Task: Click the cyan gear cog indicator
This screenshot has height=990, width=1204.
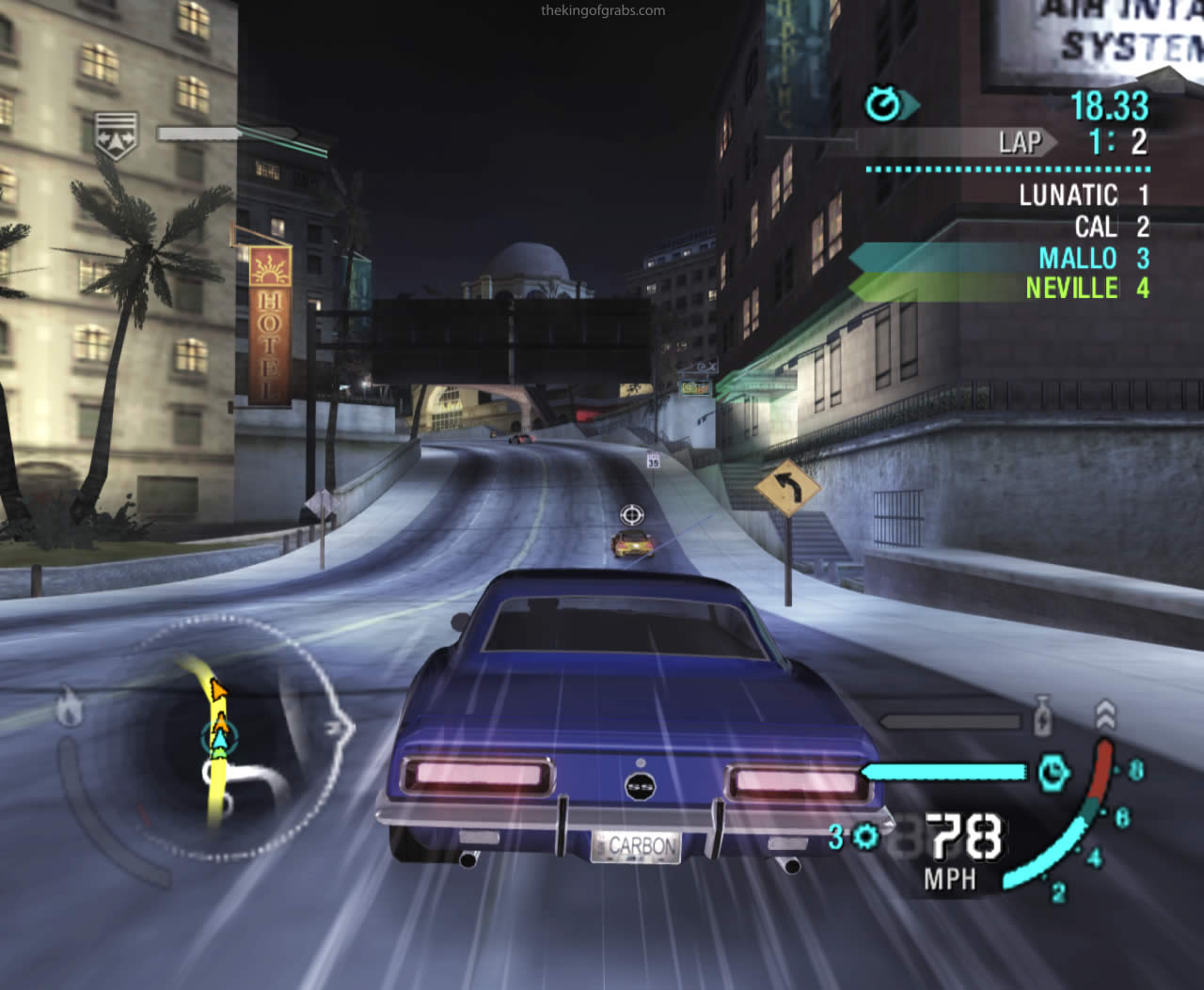Action: (865, 836)
